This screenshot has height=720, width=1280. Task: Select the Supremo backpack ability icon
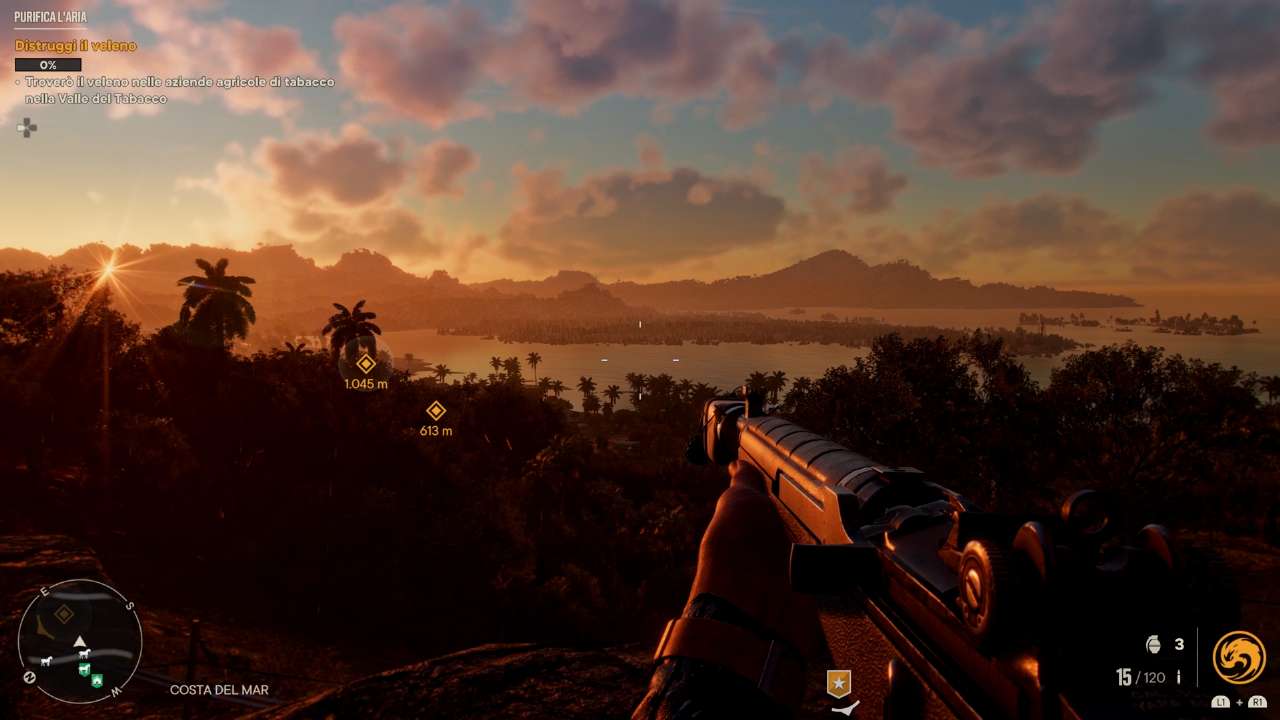click(1239, 657)
